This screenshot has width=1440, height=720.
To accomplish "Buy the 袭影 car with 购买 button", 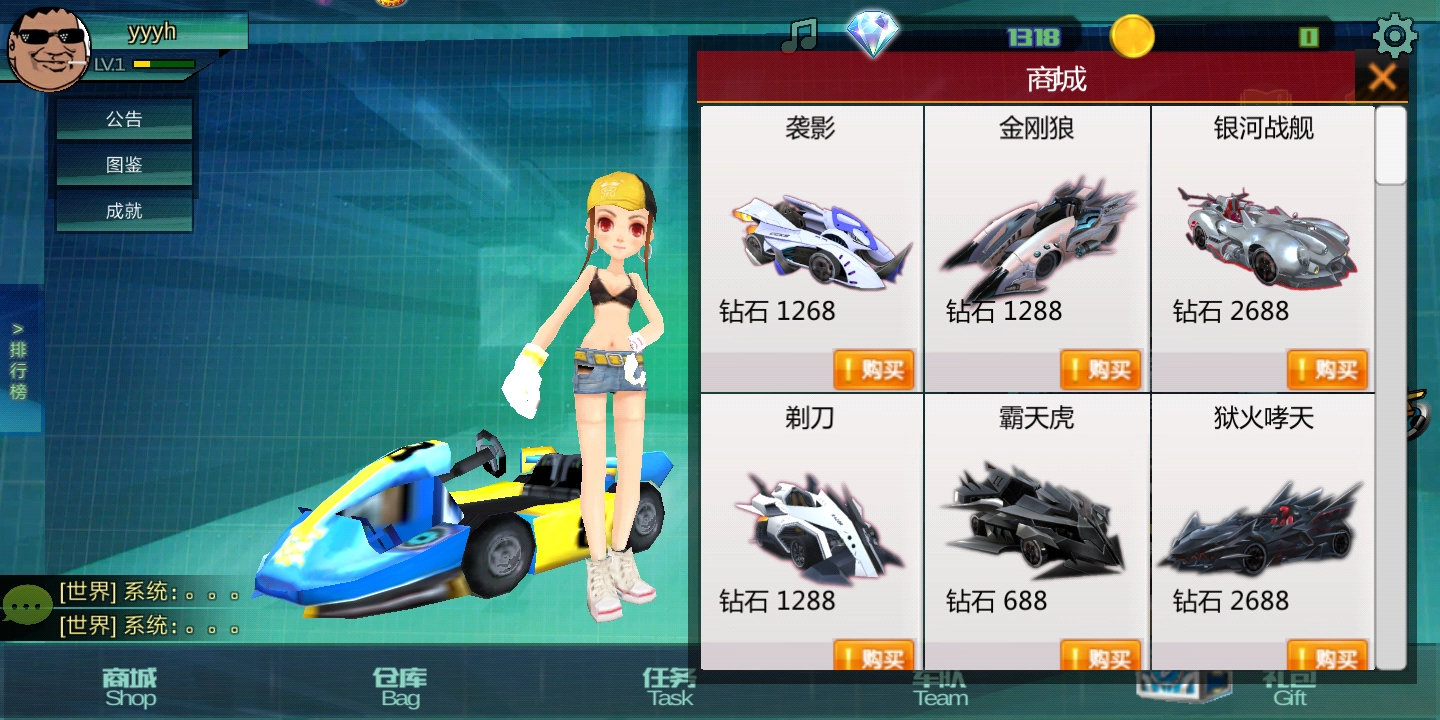I will point(873,369).
